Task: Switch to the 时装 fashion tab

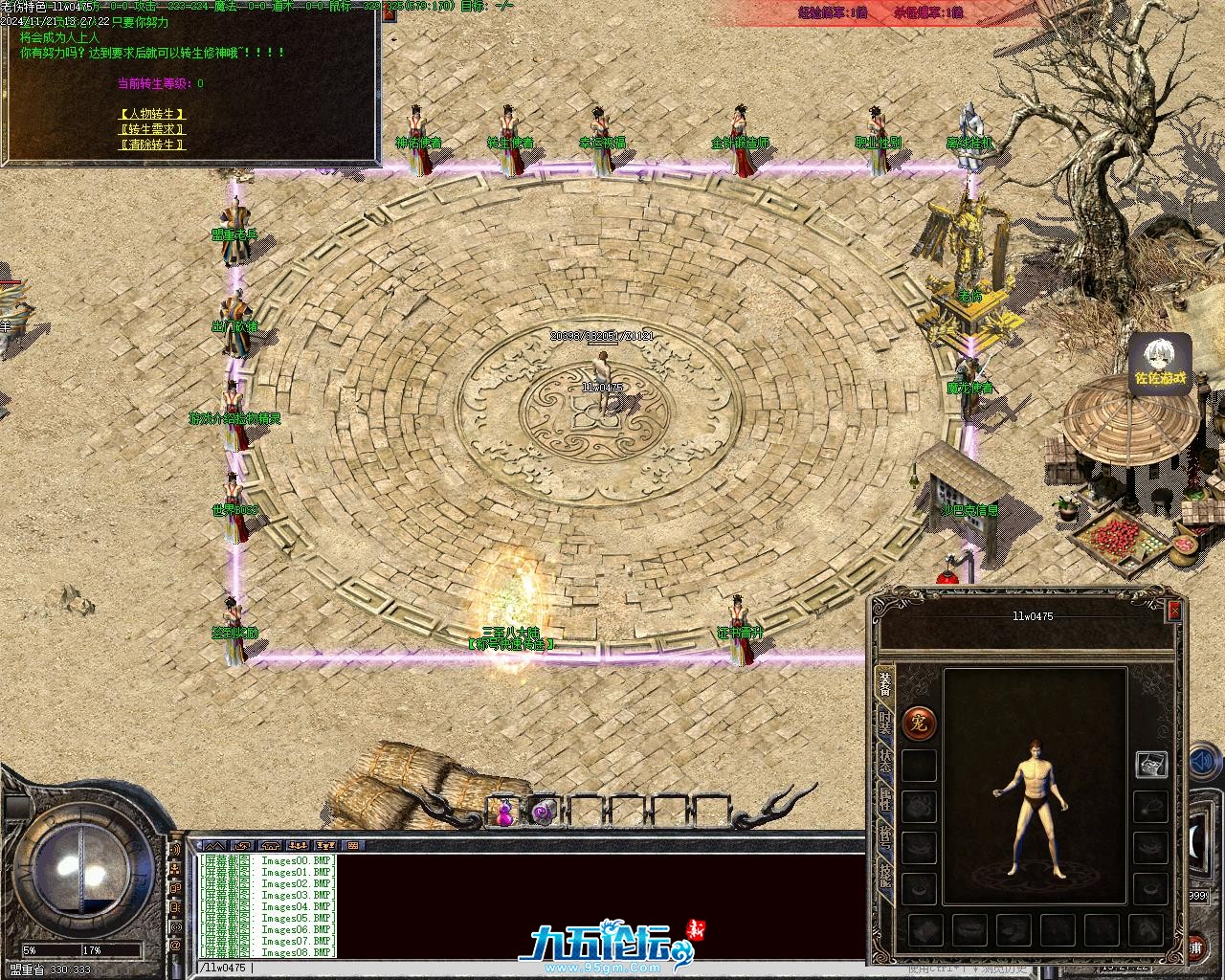Action: coord(885,724)
